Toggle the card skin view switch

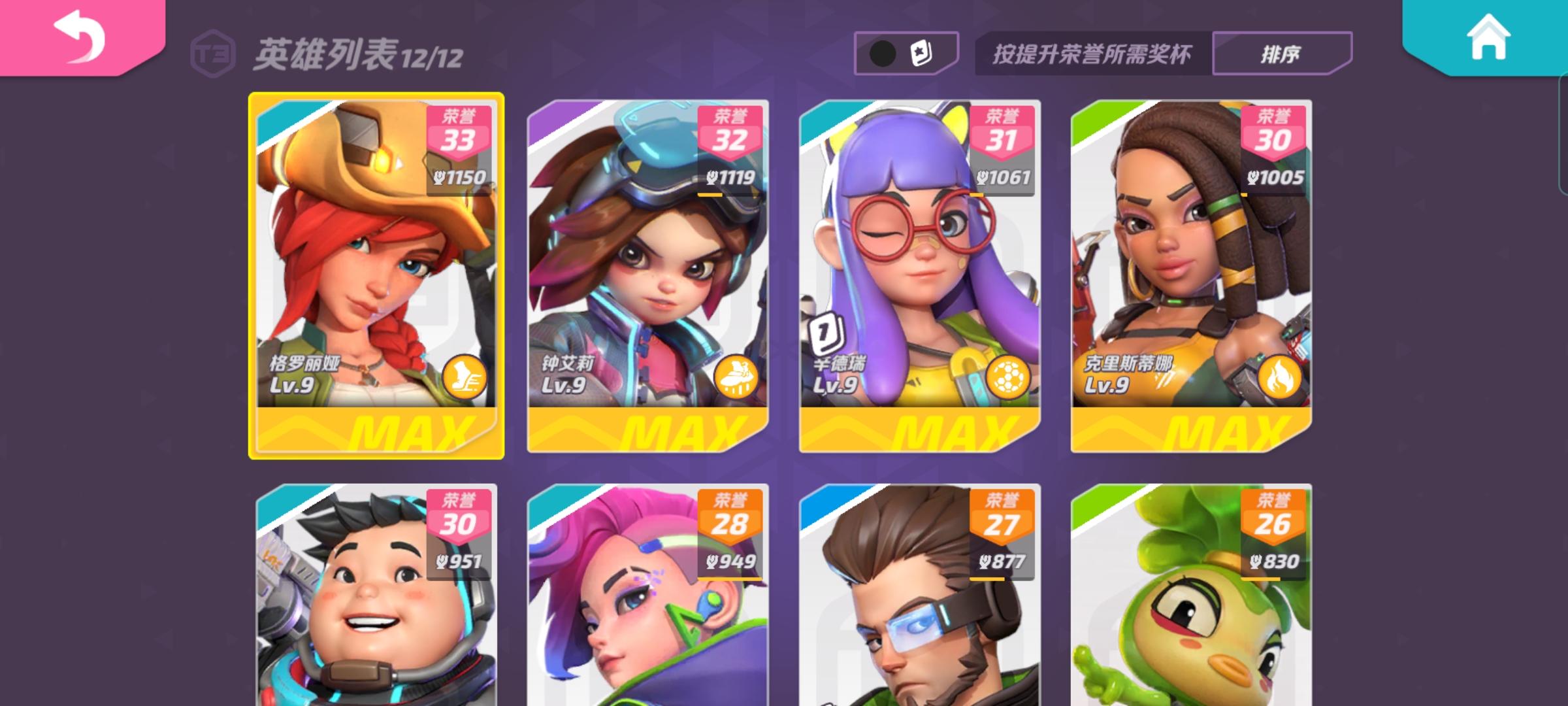[x=905, y=54]
